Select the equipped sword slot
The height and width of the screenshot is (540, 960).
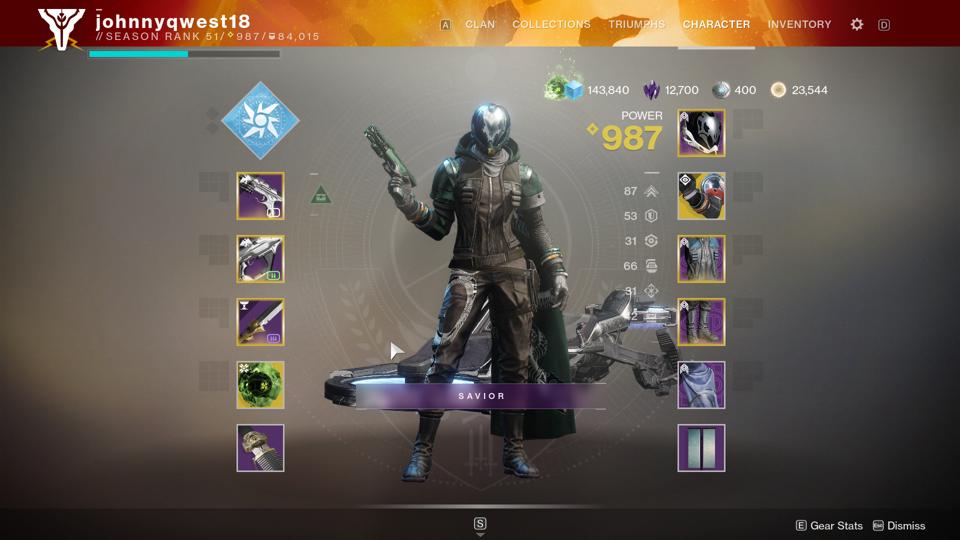(x=260, y=322)
